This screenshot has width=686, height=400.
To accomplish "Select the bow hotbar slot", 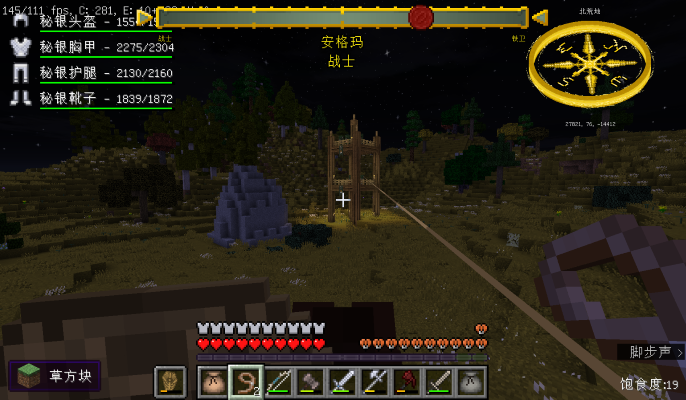I will coord(278,381).
